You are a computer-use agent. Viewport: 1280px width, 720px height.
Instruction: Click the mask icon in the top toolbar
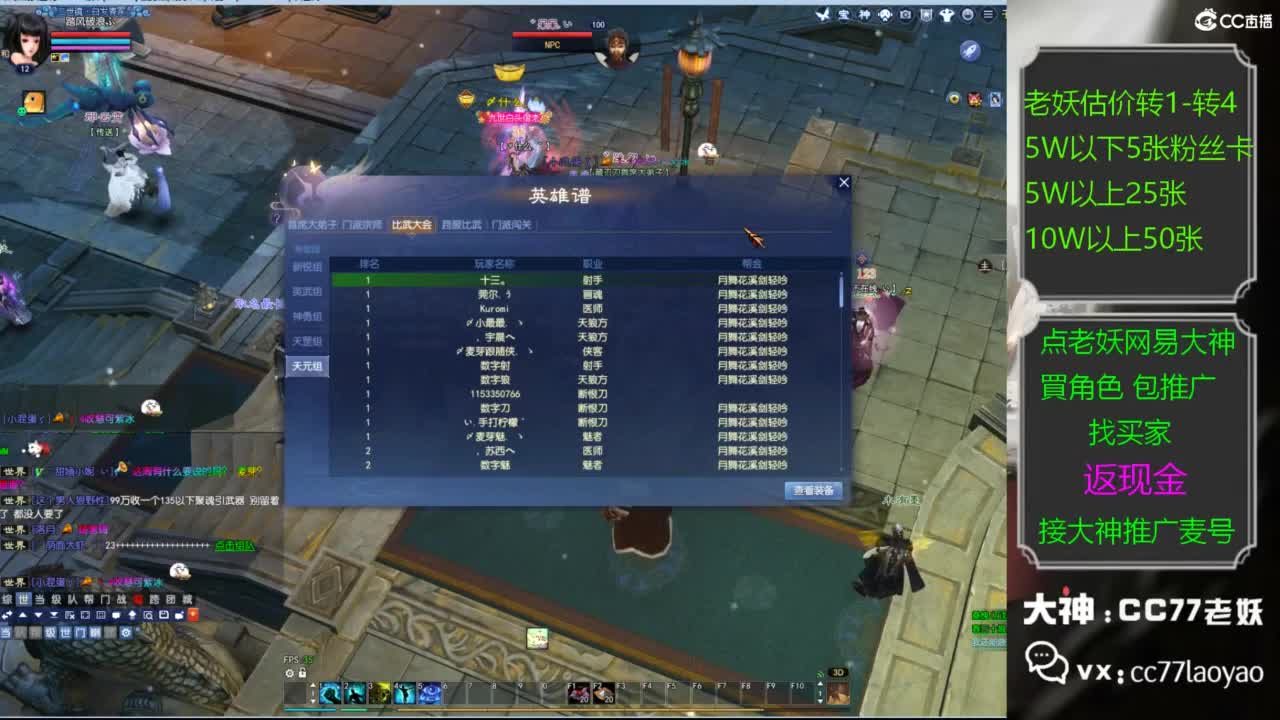coord(884,13)
